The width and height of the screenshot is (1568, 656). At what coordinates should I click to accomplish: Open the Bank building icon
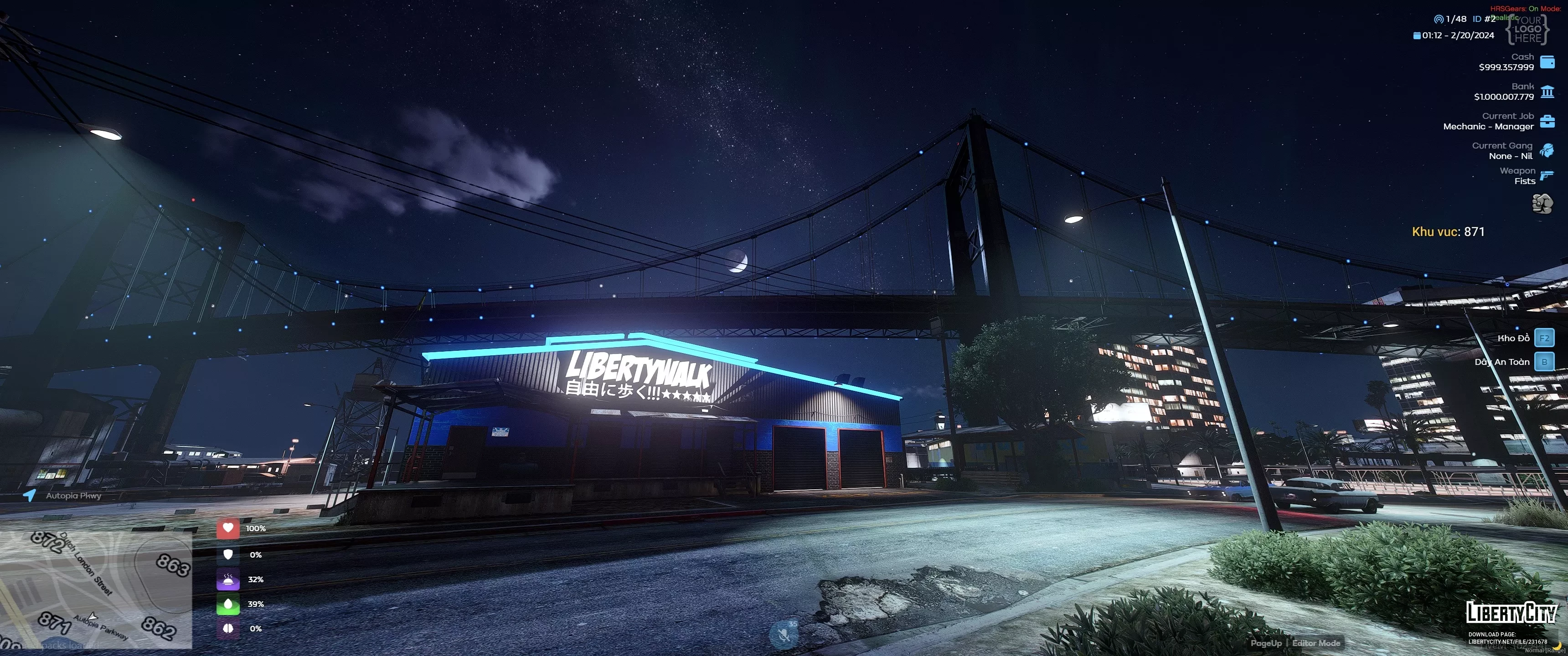pos(1547,92)
